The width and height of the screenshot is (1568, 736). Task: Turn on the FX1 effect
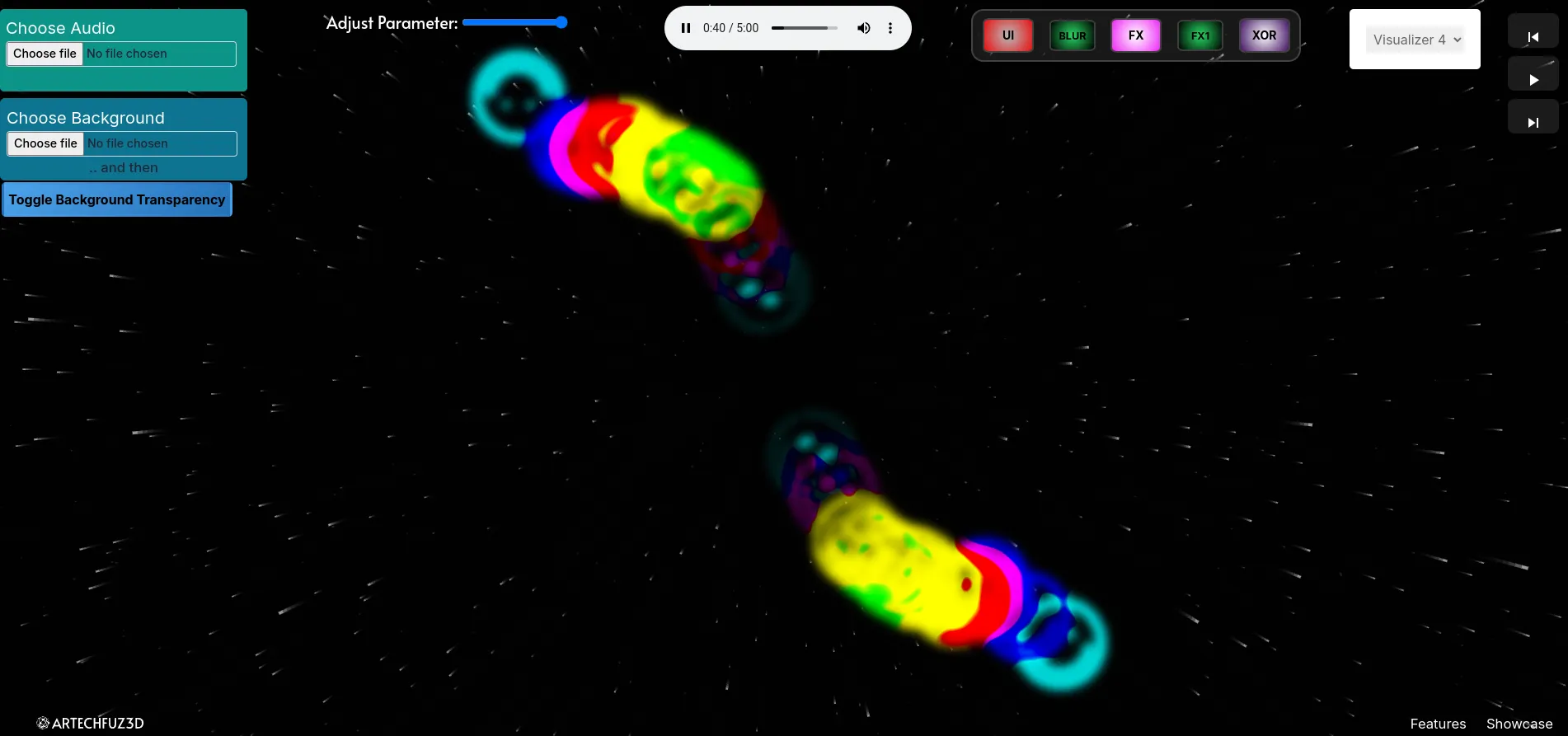1199,35
